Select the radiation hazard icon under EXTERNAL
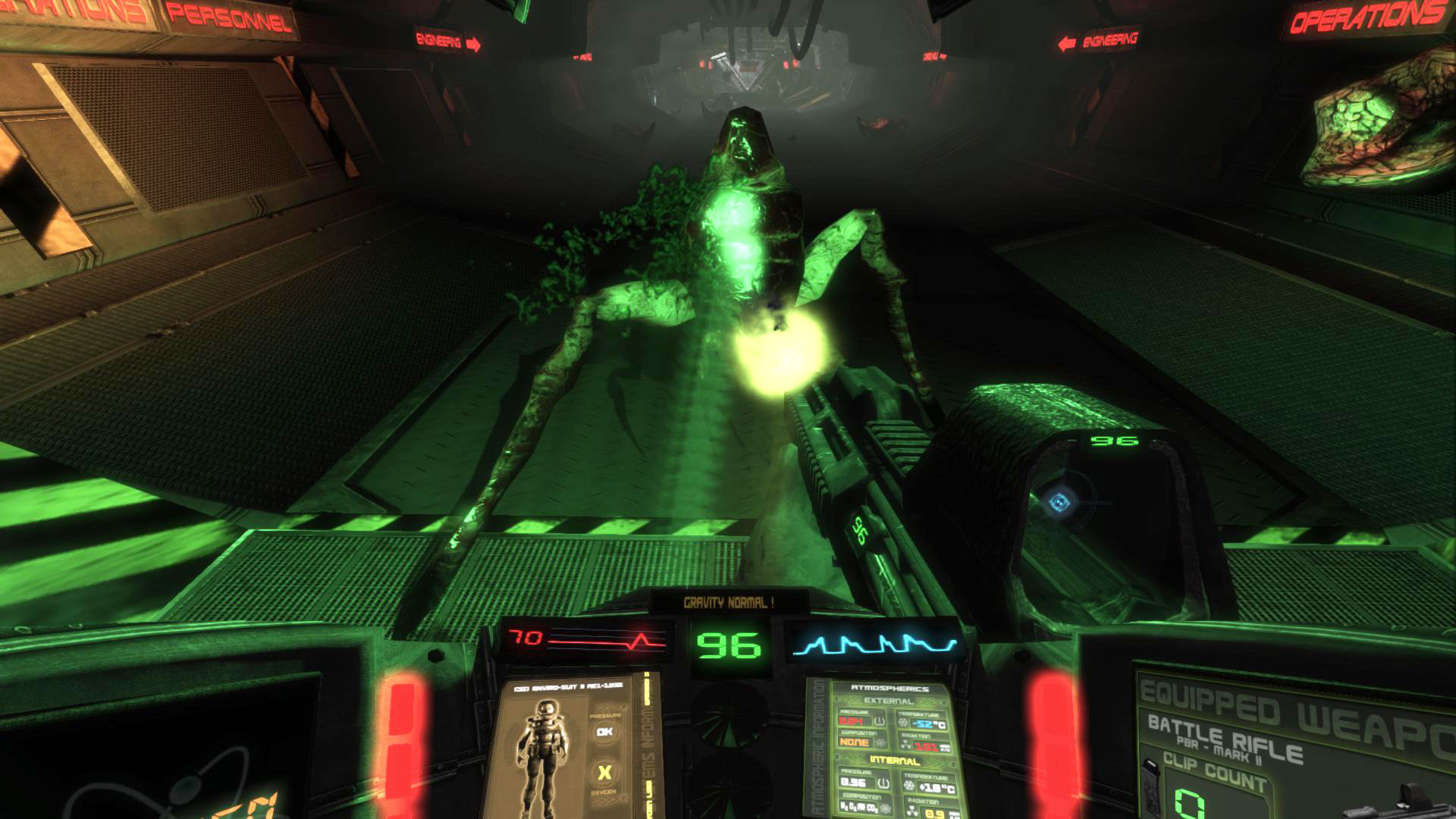 pyautogui.click(x=905, y=743)
